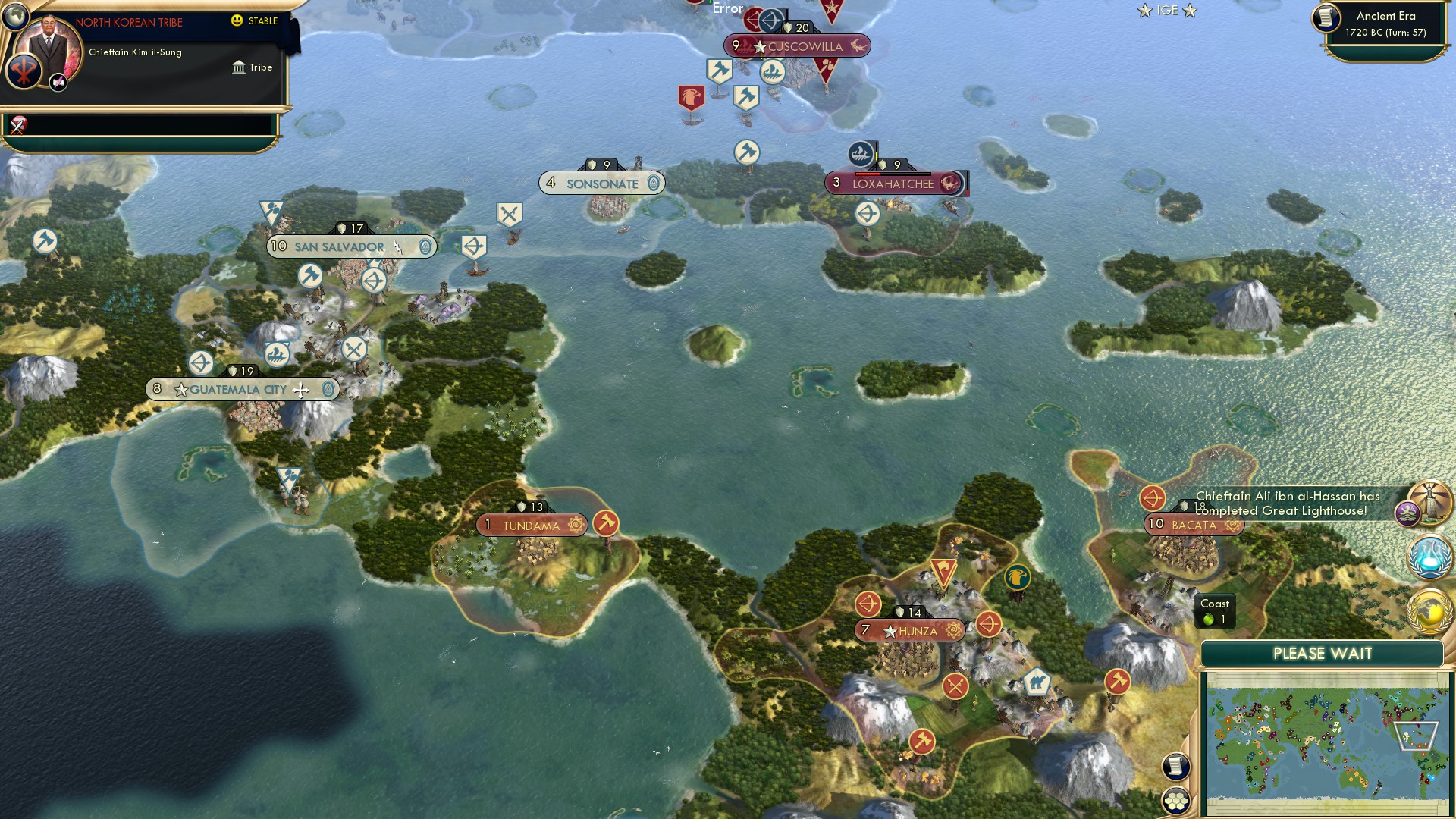
Task: Click the crossed-hammers build icon near Tundama
Action: point(607,523)
